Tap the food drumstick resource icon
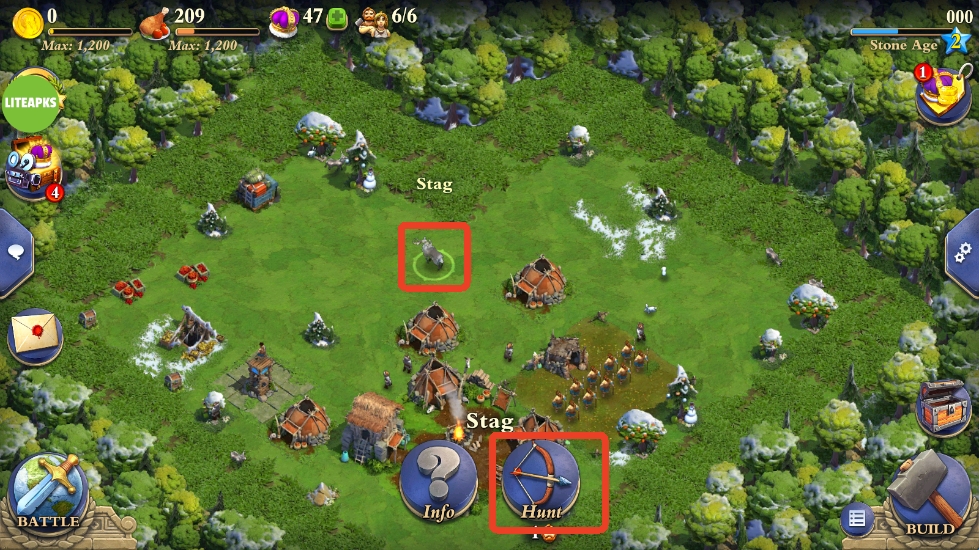Viewport: 979px width, 550px height. [x=155, y=21]
